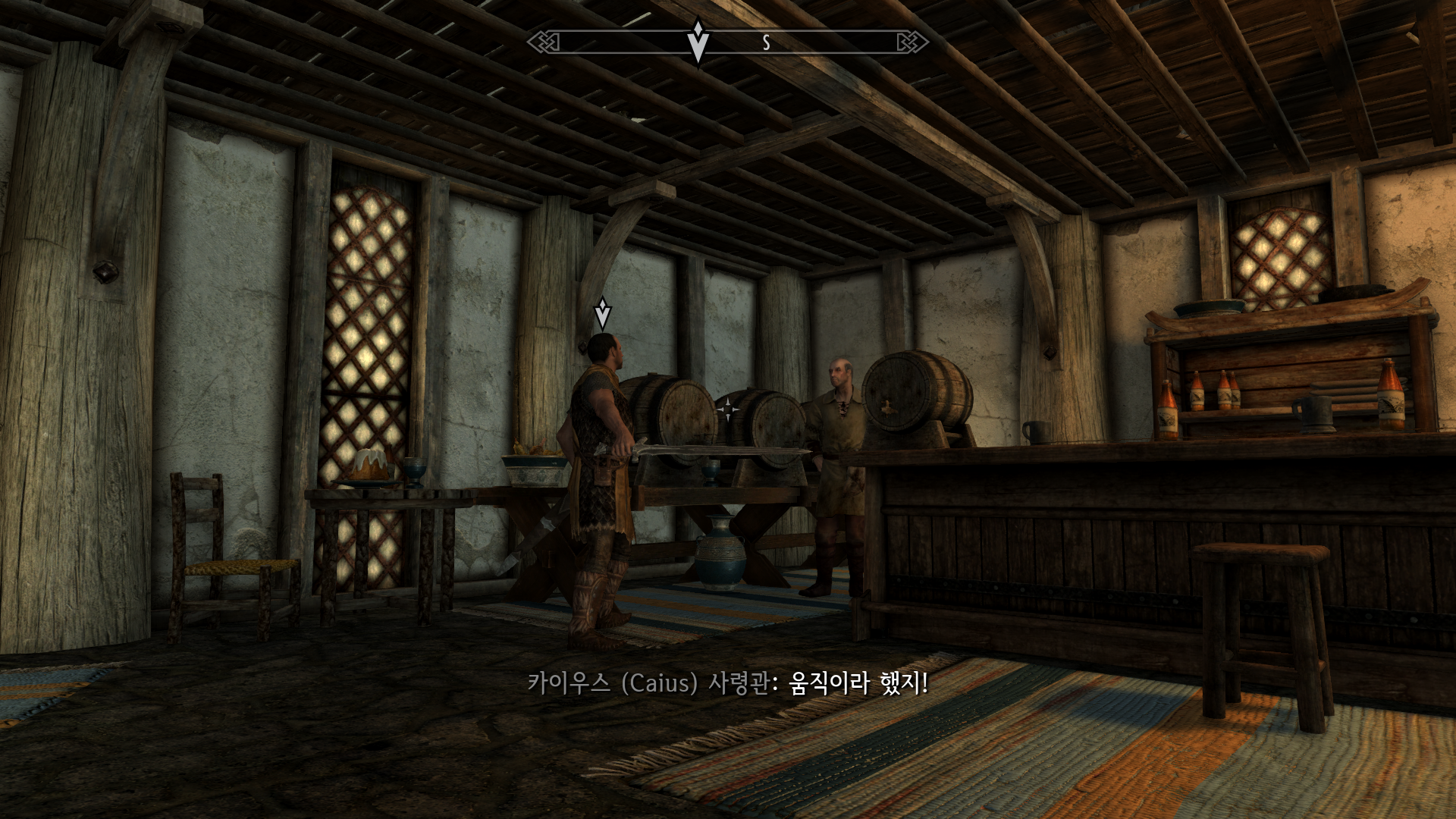This screenshot has width=1456, height=819.
Task: Click the left diamond ornament on the compass bar
Action: [544, 43]
